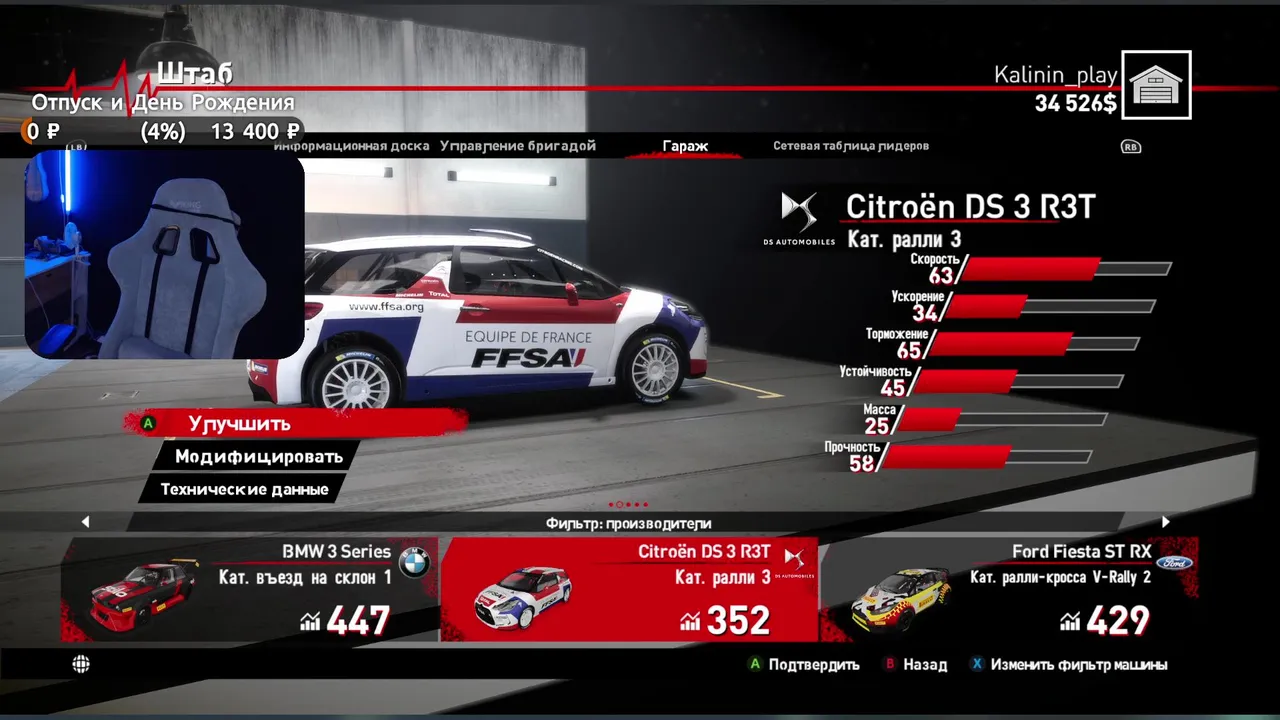
Task: Choose Технические данные from the menu
Action: [x=244, y=490]
